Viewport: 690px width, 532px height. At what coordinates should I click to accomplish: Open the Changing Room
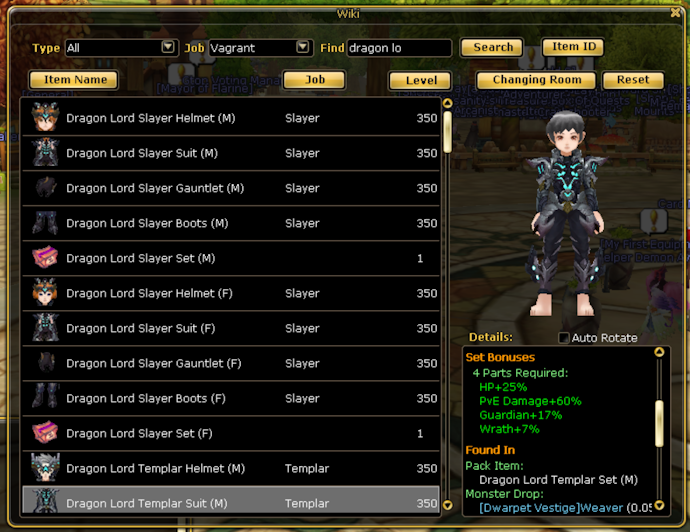coord(536,80)
